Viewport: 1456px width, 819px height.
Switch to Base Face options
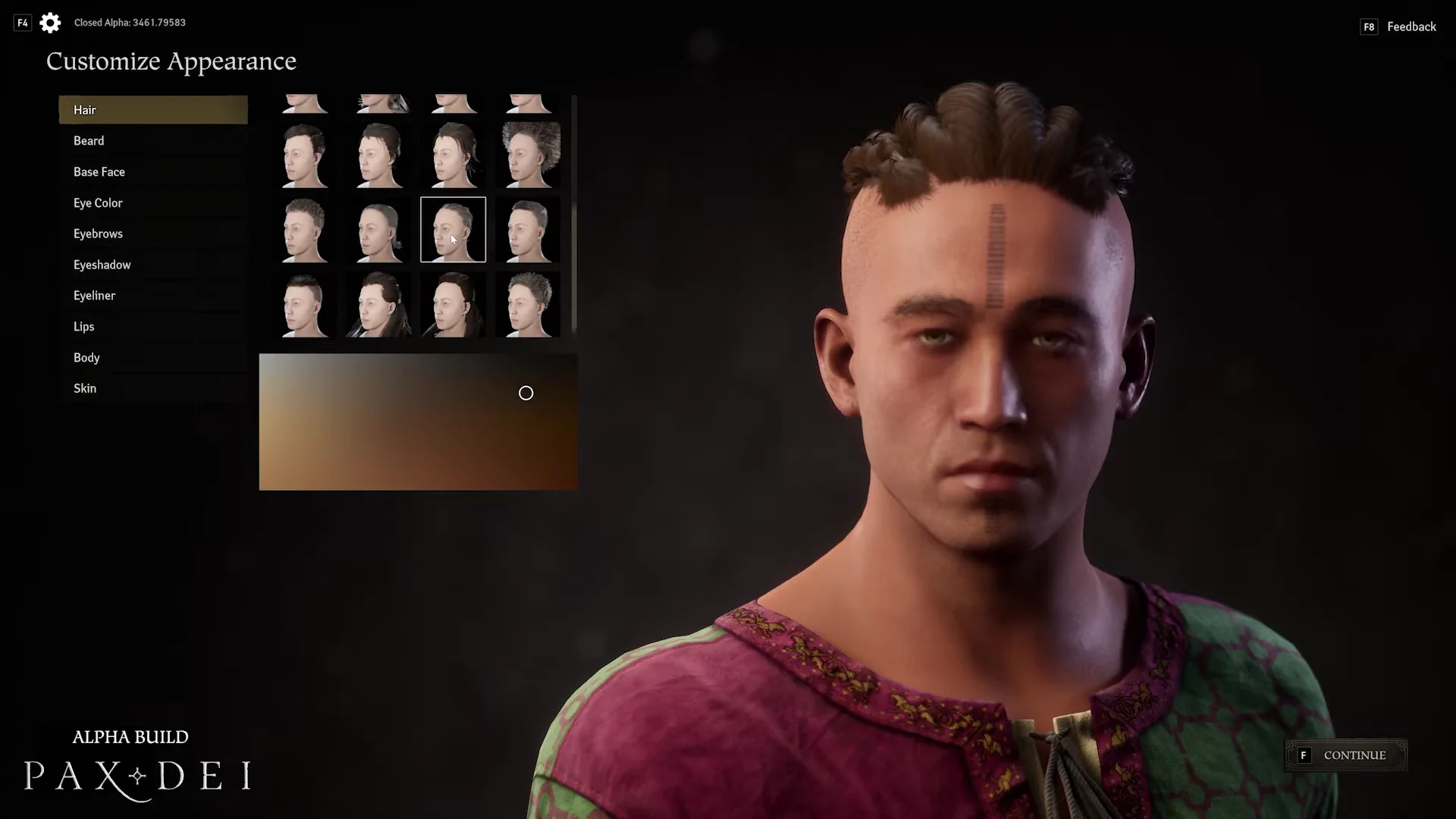(152, 172)
